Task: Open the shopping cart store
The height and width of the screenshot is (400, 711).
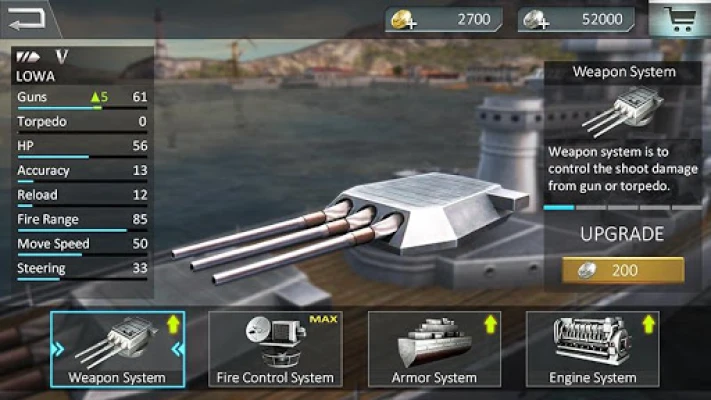Action: coord(683,19)
